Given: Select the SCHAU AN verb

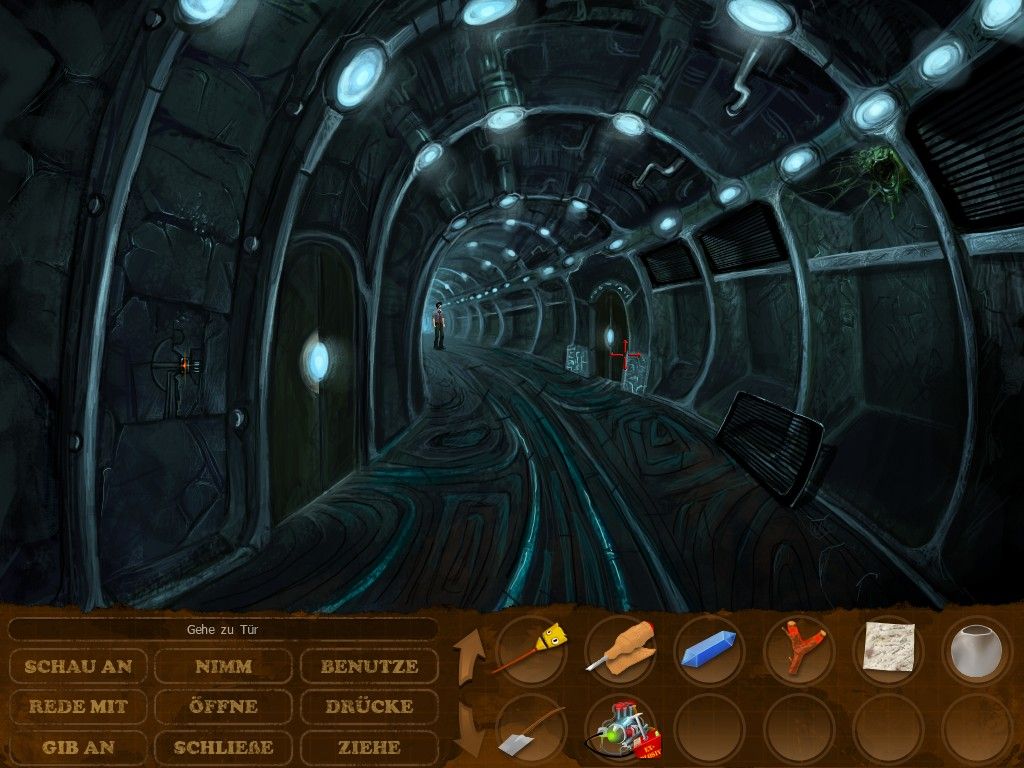Looking at the screenshot, I should [x=79, y=666].
